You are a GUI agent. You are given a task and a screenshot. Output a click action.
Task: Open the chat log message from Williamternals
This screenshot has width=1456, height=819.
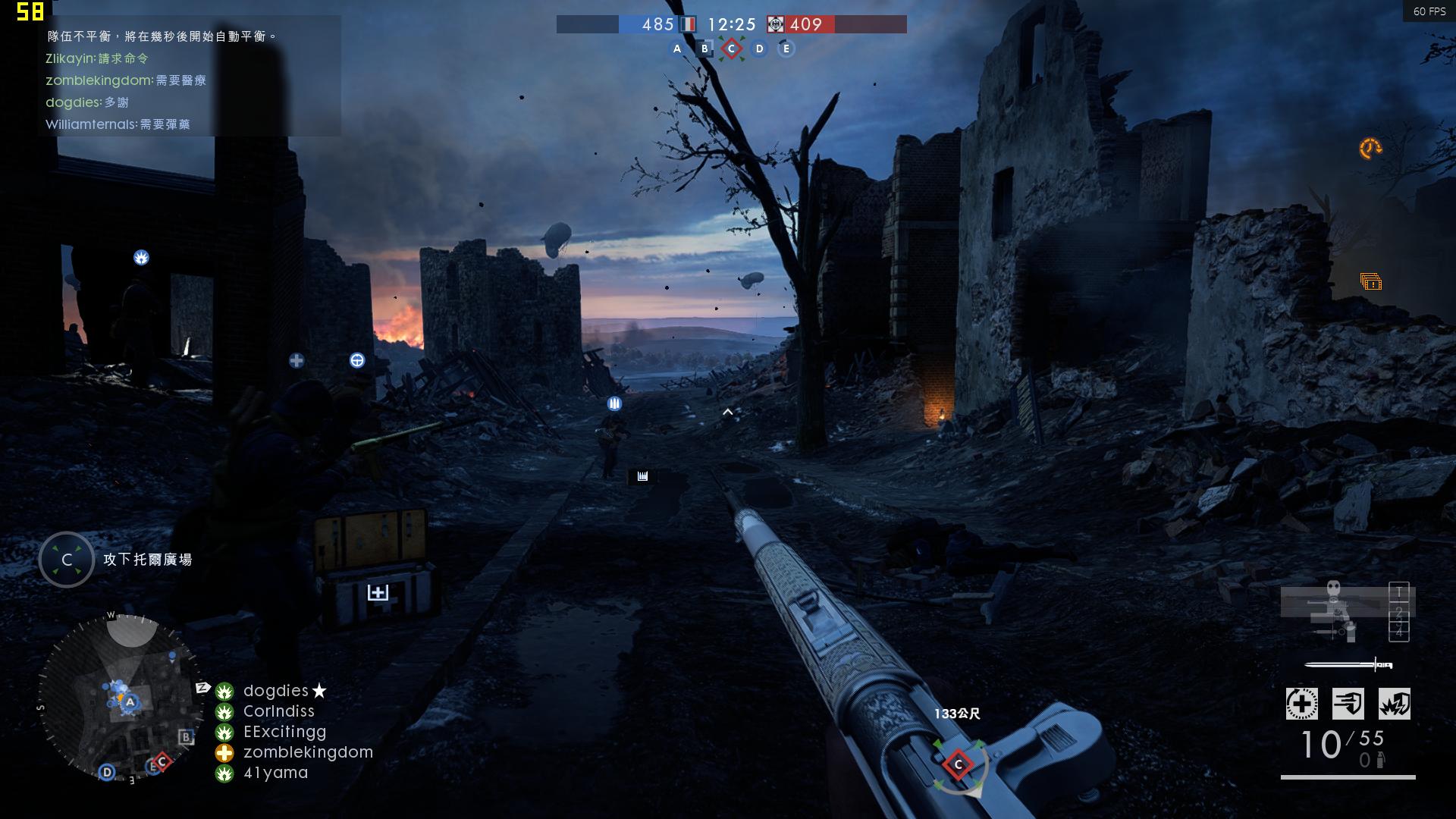tap(118, 124)
